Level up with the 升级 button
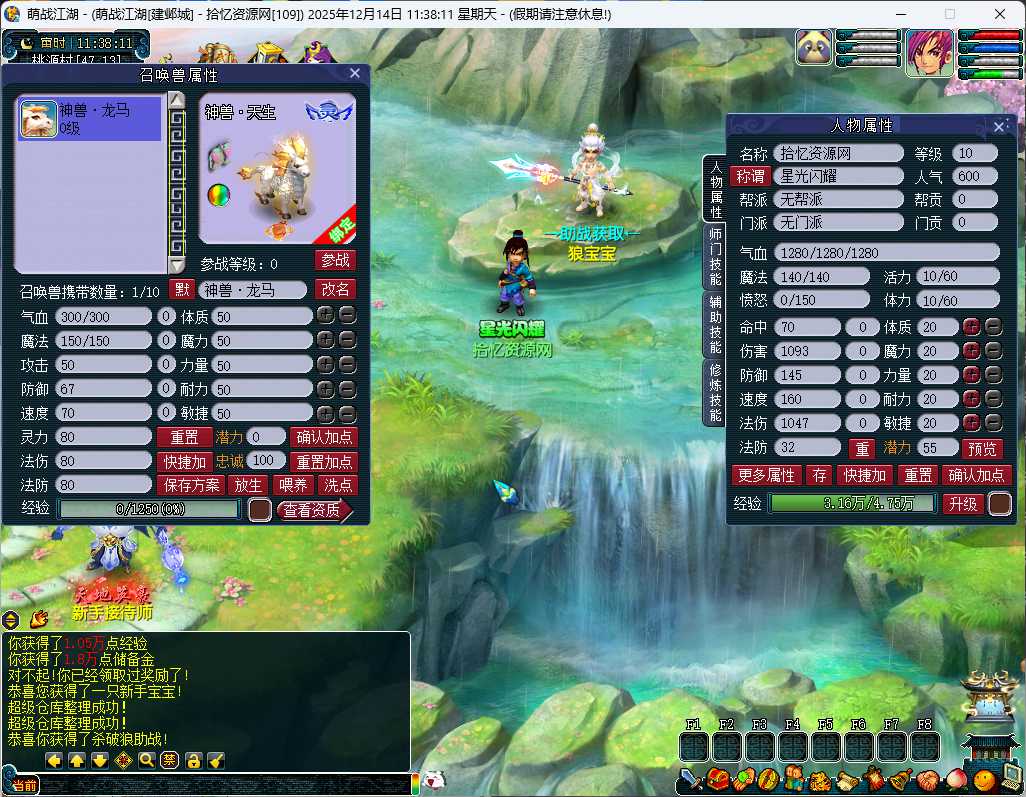This screenshot has width=1026, height=797. [x=963, y=504]
